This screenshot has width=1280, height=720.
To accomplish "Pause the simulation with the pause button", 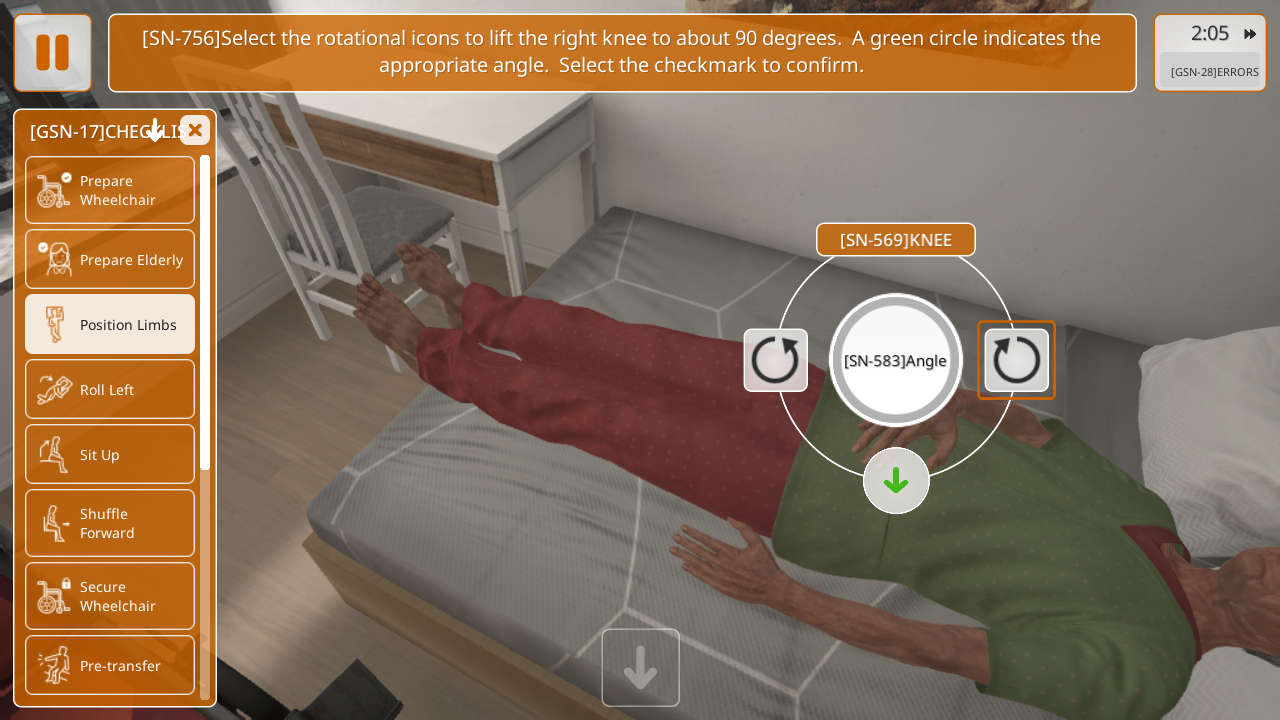I will (x=52, y=53).
